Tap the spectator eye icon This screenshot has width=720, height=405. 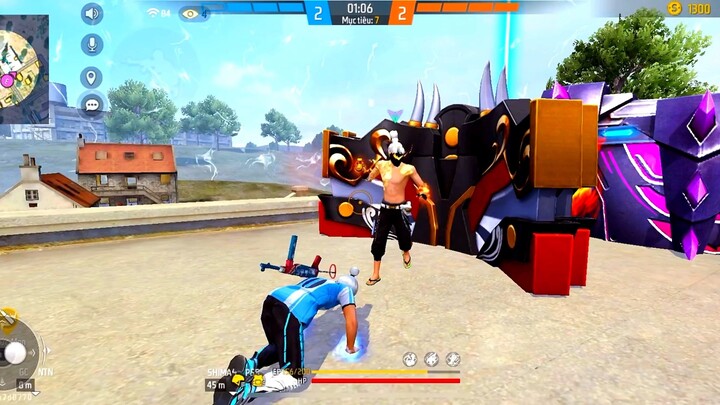190,13
